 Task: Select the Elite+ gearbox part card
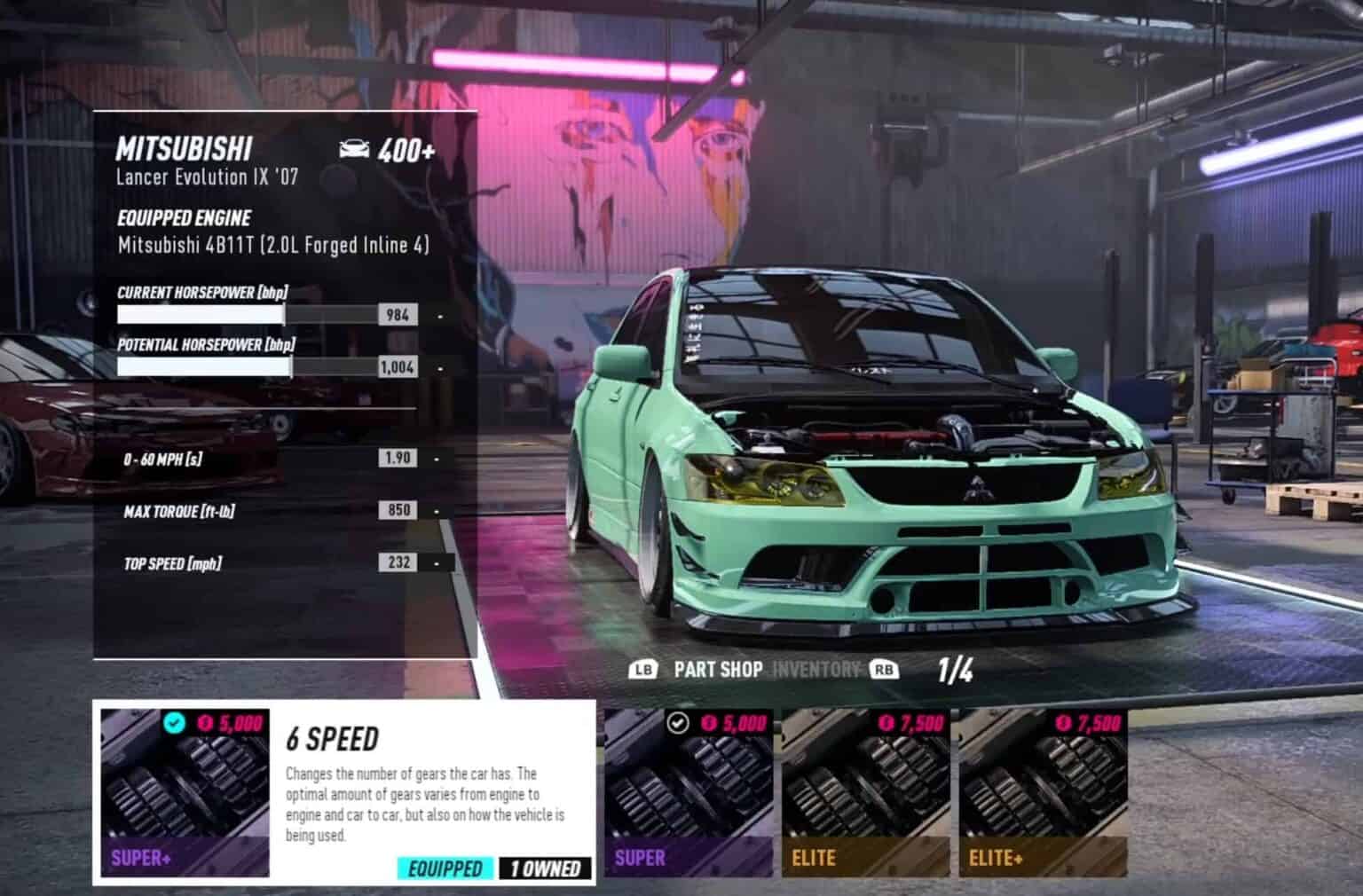[x=1043, y=793]
